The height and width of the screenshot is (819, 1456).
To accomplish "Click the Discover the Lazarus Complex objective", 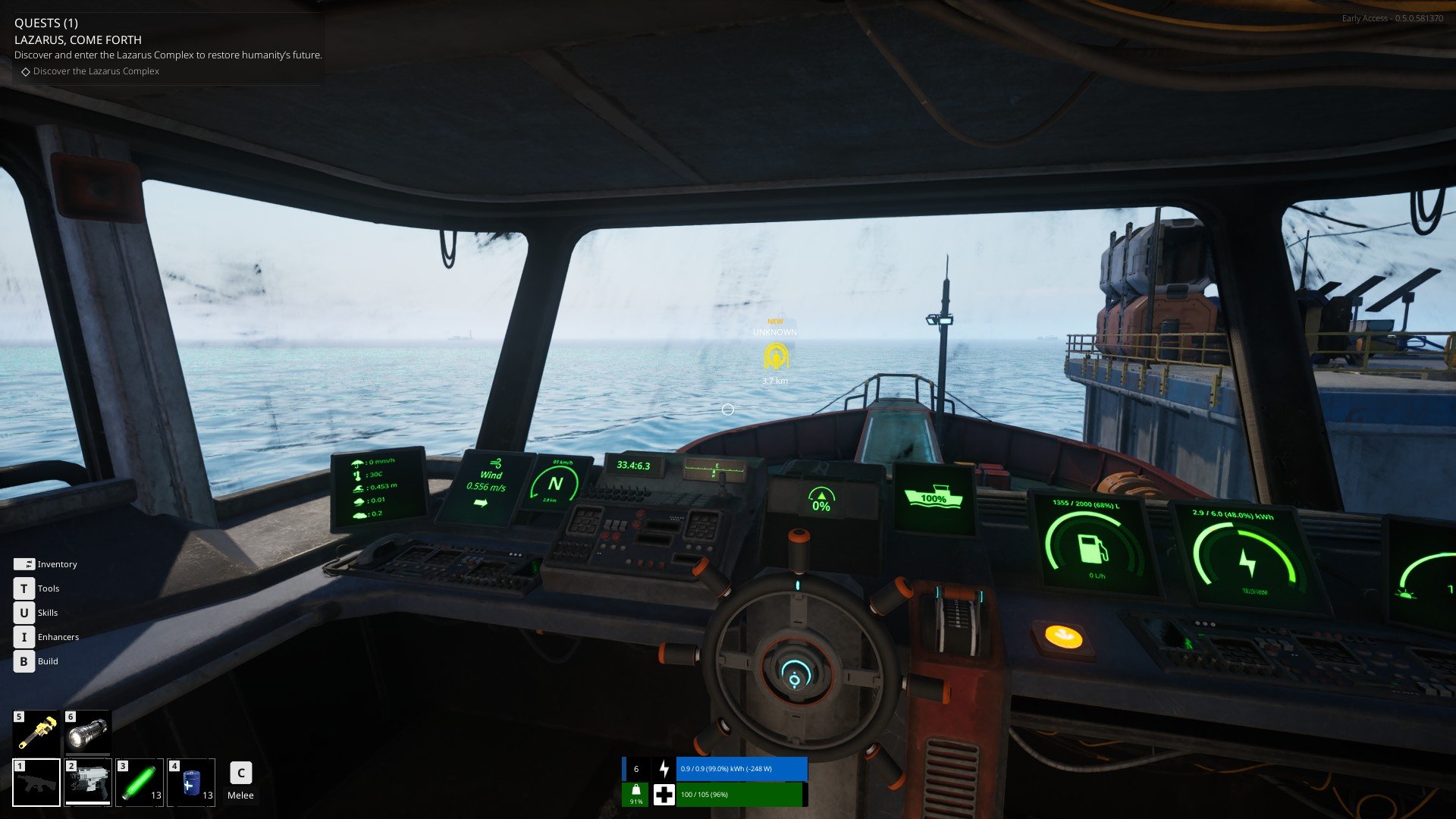I will pos(96,71).
